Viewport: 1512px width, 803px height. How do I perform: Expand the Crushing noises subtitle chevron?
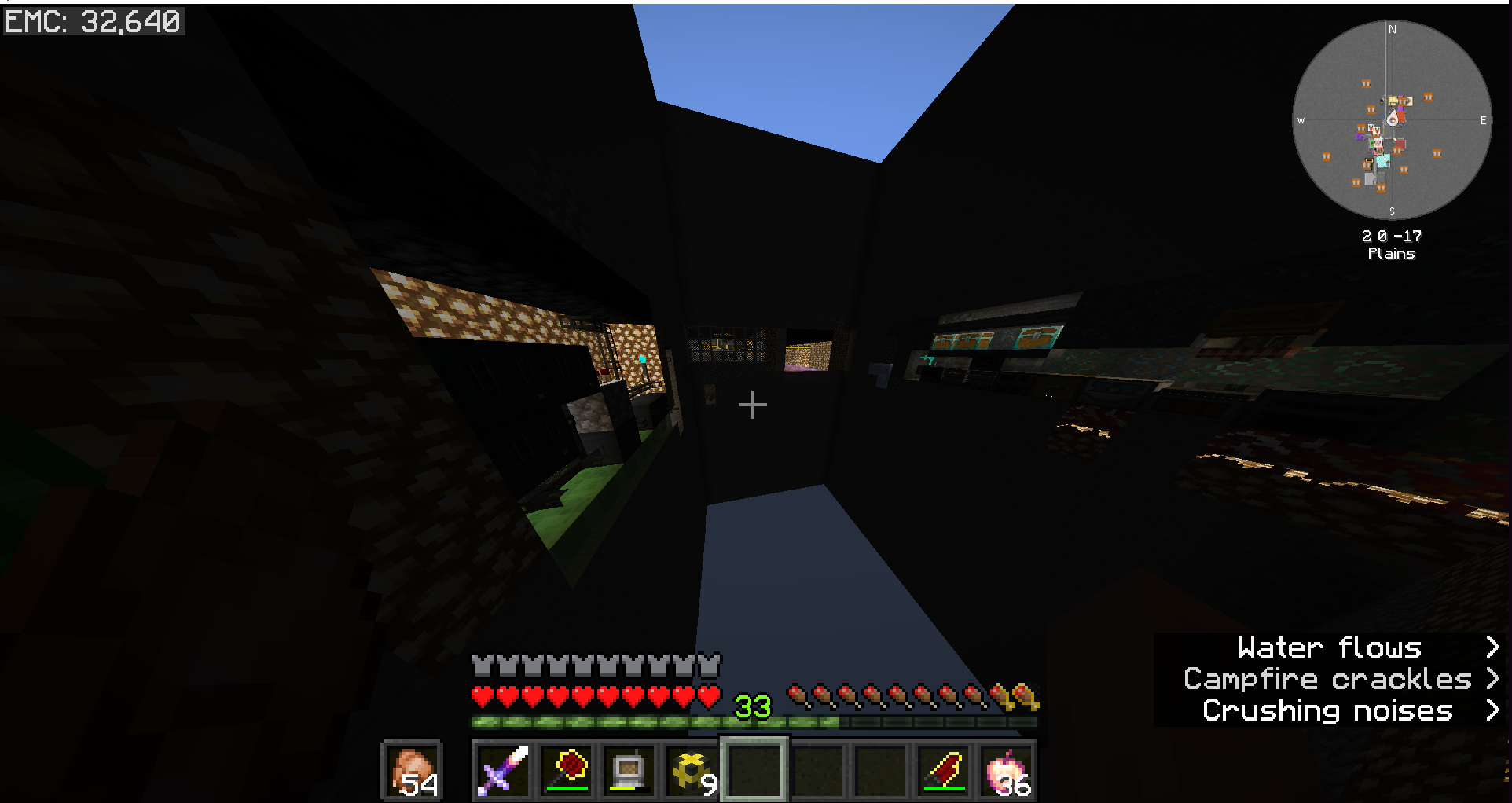tap(1492, 709)
